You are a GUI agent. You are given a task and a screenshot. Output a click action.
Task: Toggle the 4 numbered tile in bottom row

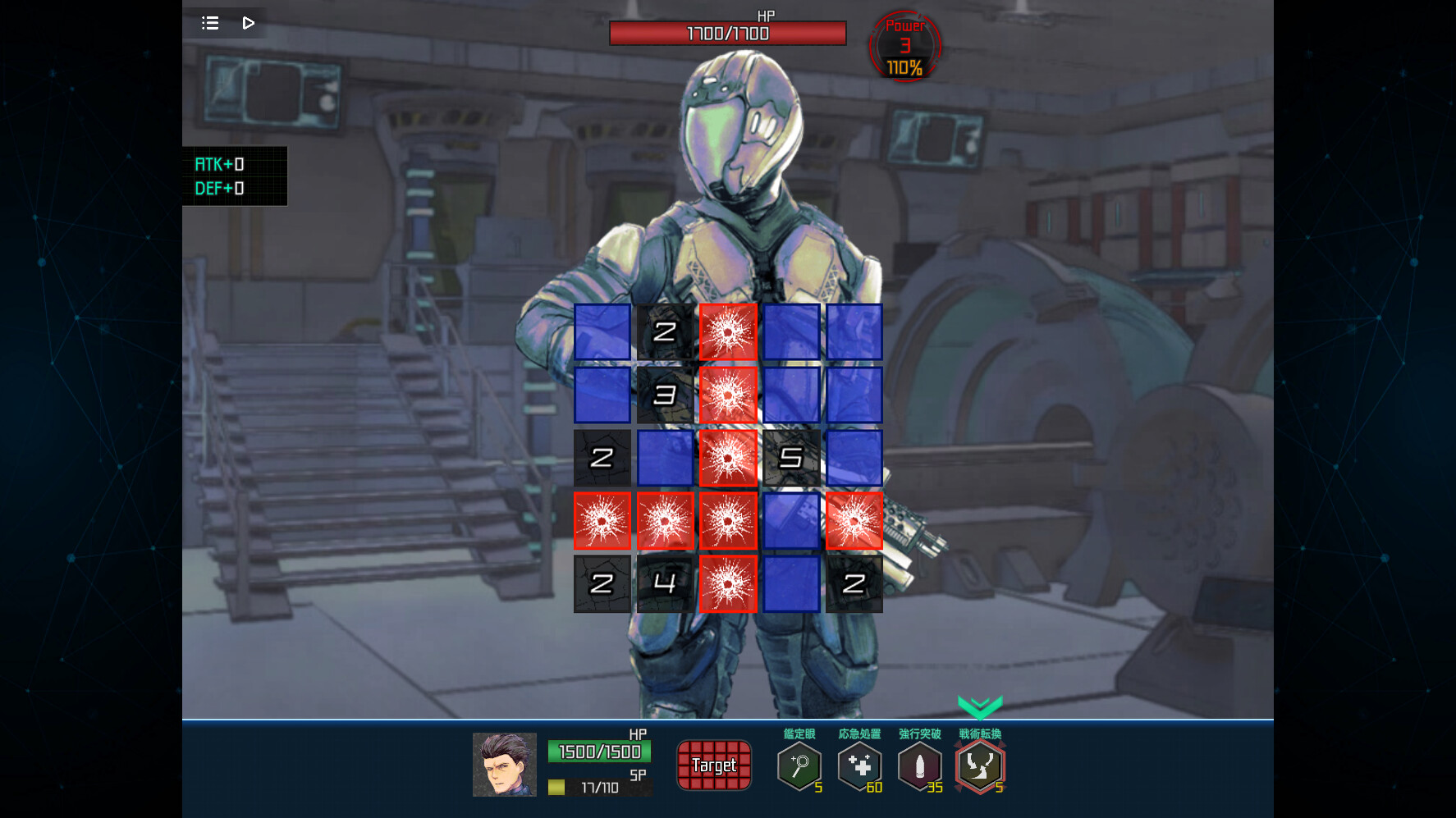665,584
